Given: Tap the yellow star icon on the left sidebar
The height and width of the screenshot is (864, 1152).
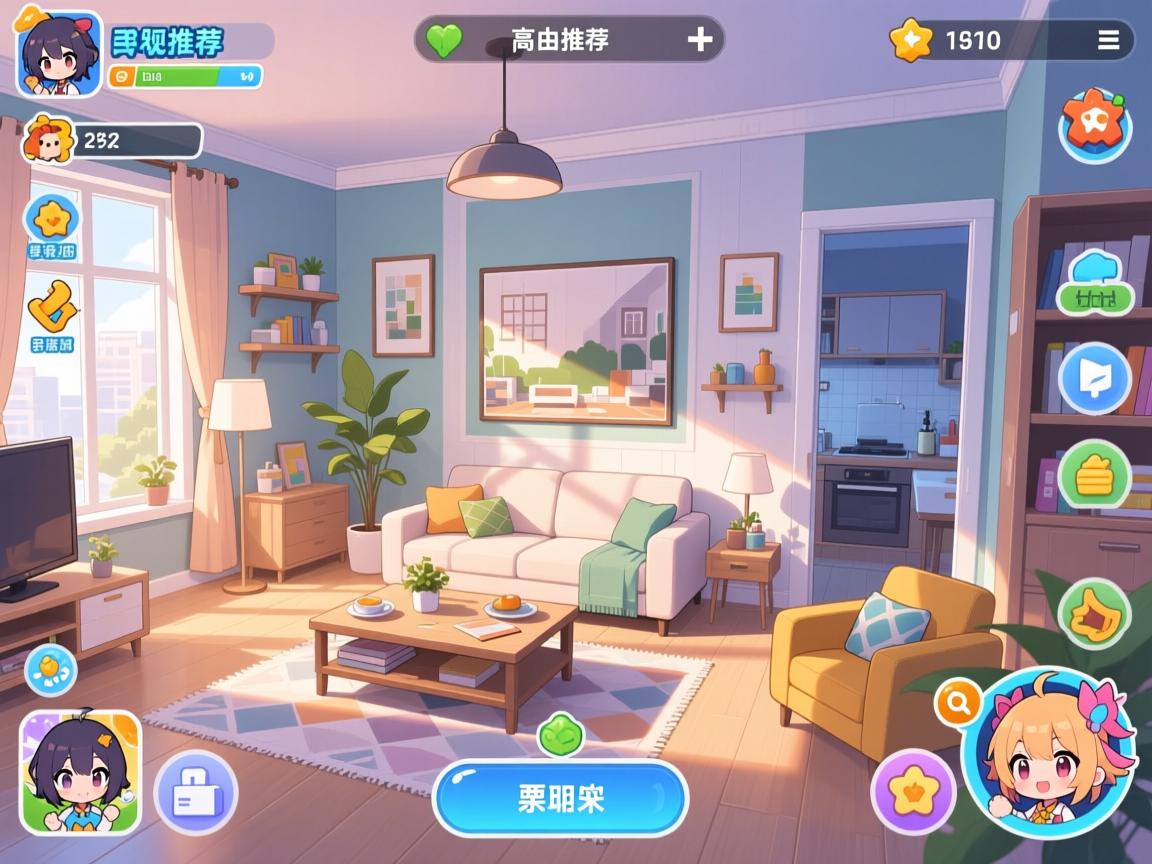Looking at the screenshot, I should pos(52,219).
